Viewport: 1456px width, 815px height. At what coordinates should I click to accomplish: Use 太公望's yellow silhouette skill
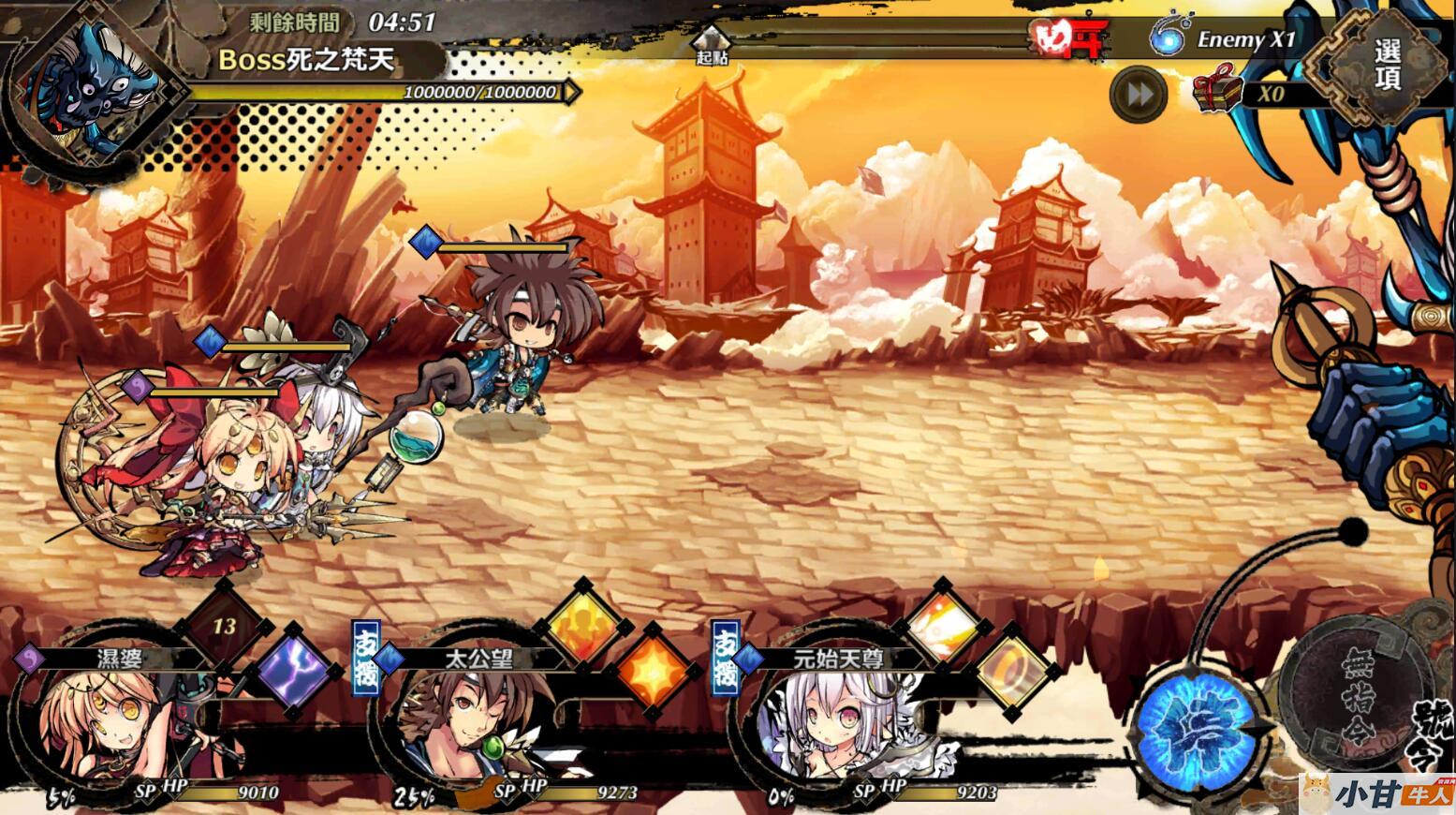582,625
